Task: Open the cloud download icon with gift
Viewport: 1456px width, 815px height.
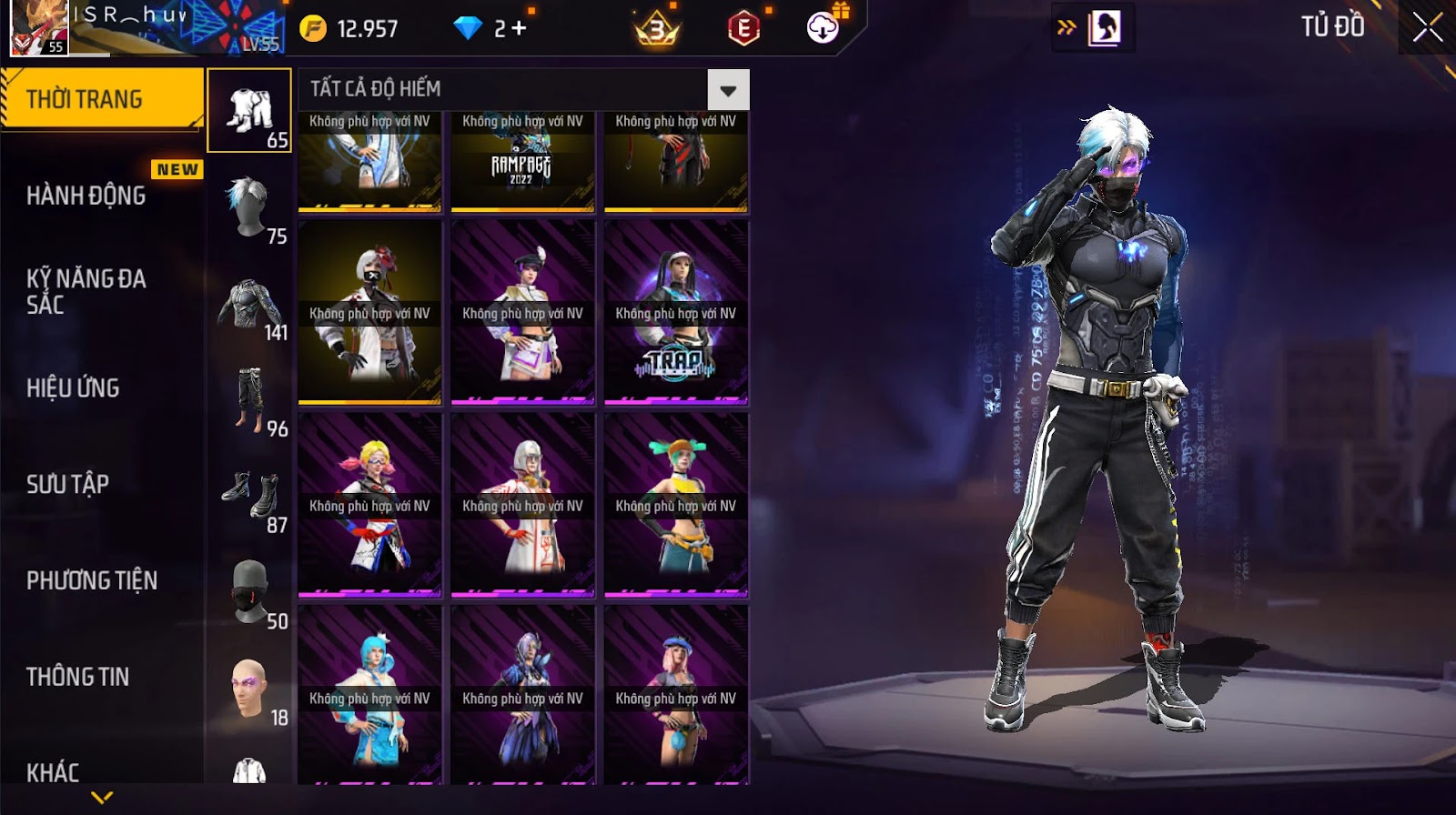Action: coord(824,27)
